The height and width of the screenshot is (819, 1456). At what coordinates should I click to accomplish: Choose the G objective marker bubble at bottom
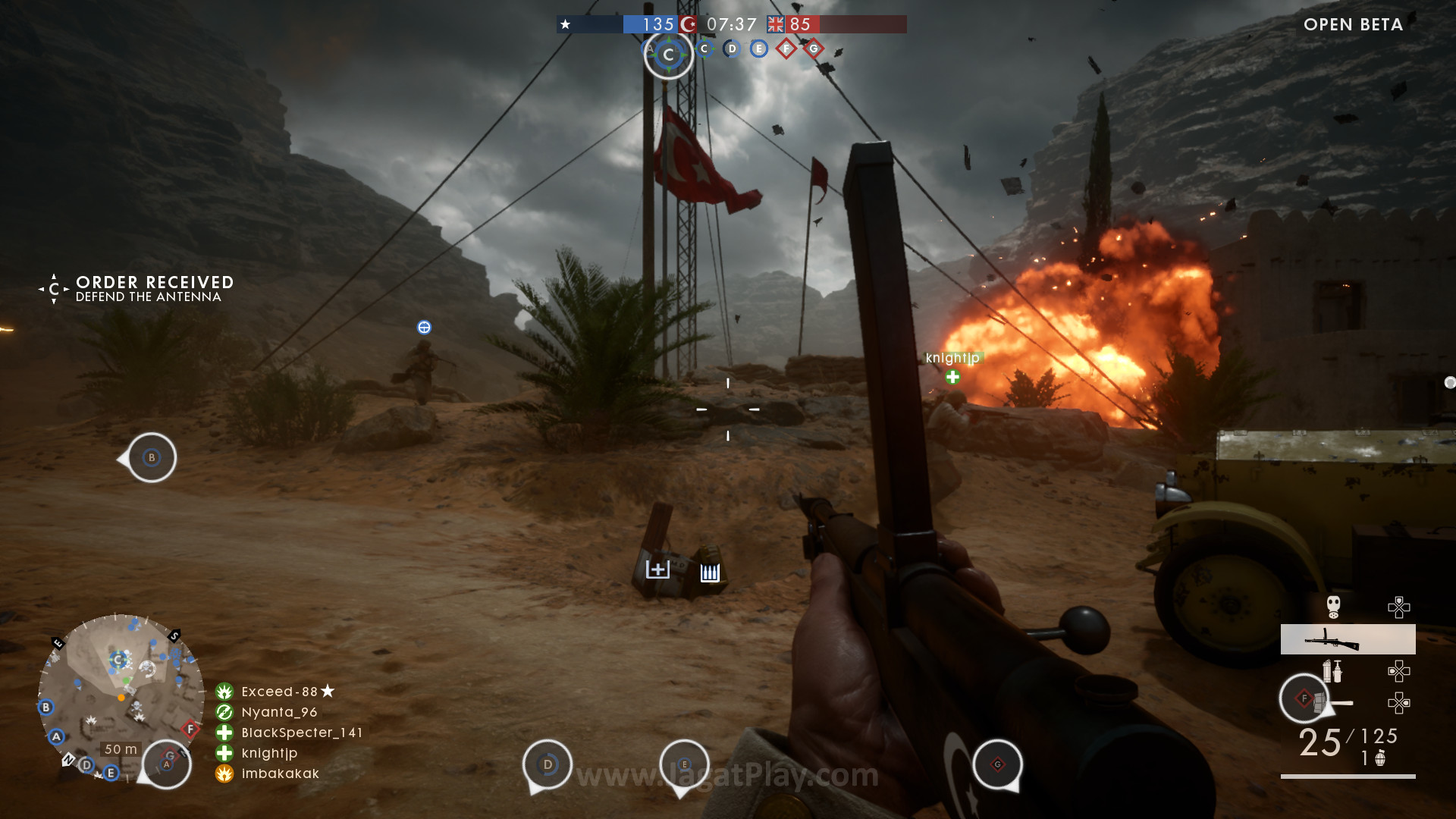point(997,764)
